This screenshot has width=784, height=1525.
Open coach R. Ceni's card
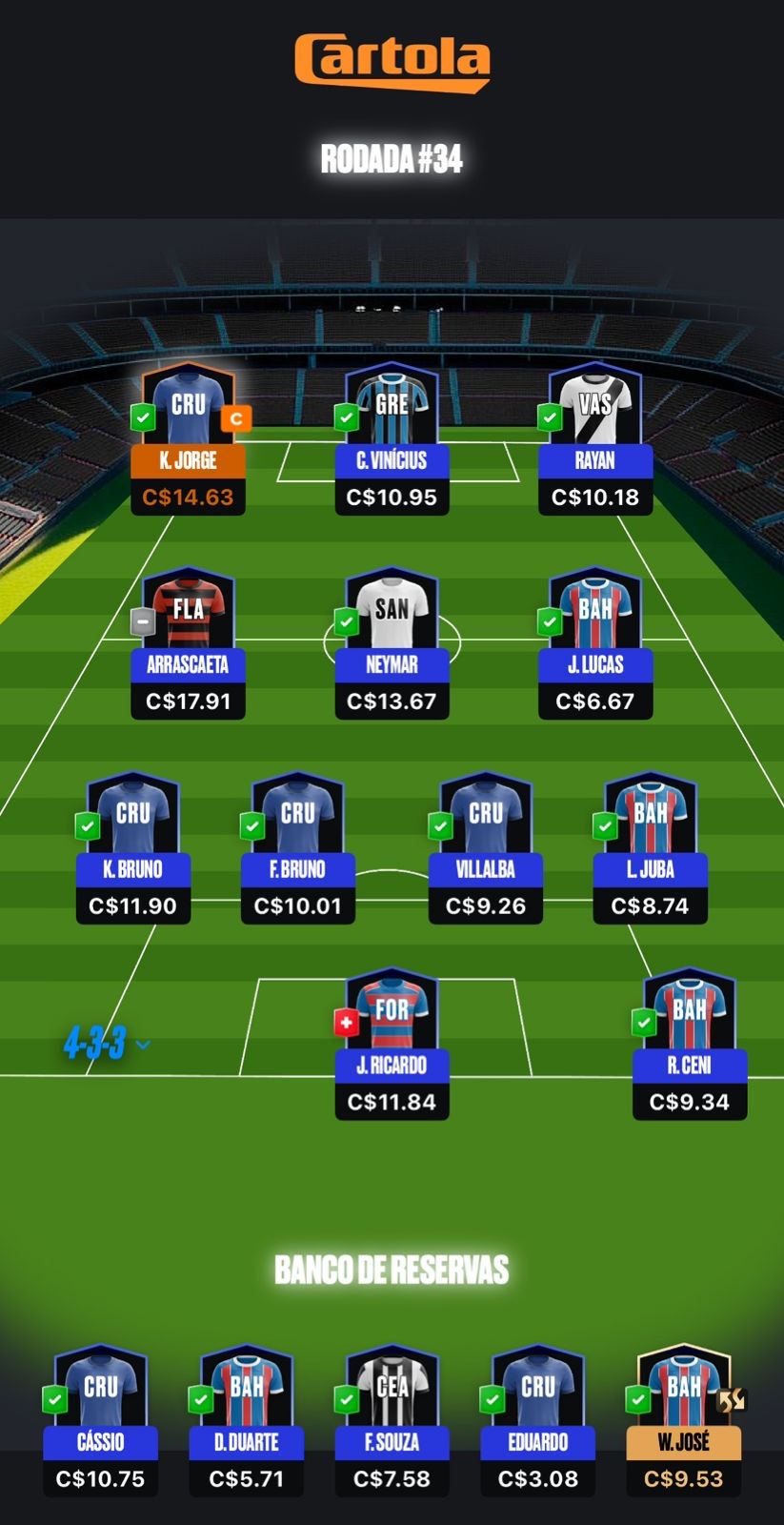click(x=690, y=1044)
